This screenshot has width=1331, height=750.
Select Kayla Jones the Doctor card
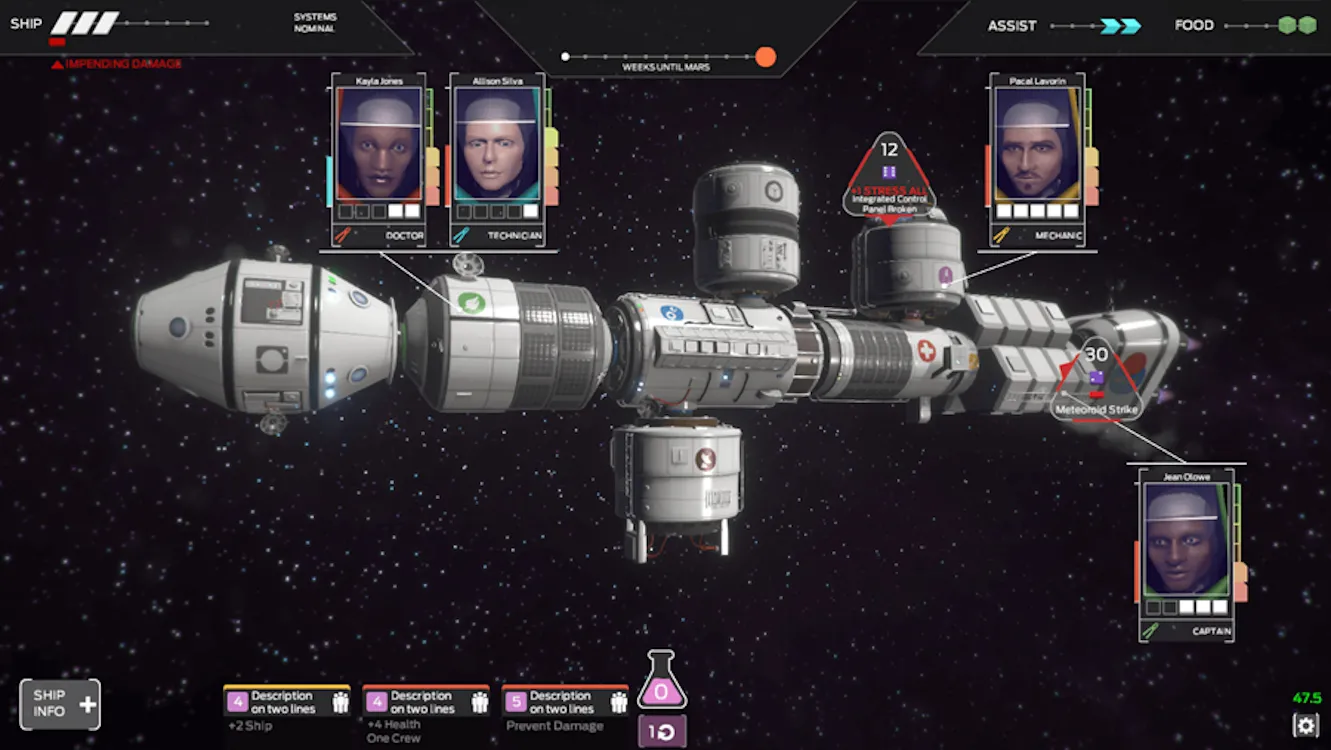tap(379, 160)
